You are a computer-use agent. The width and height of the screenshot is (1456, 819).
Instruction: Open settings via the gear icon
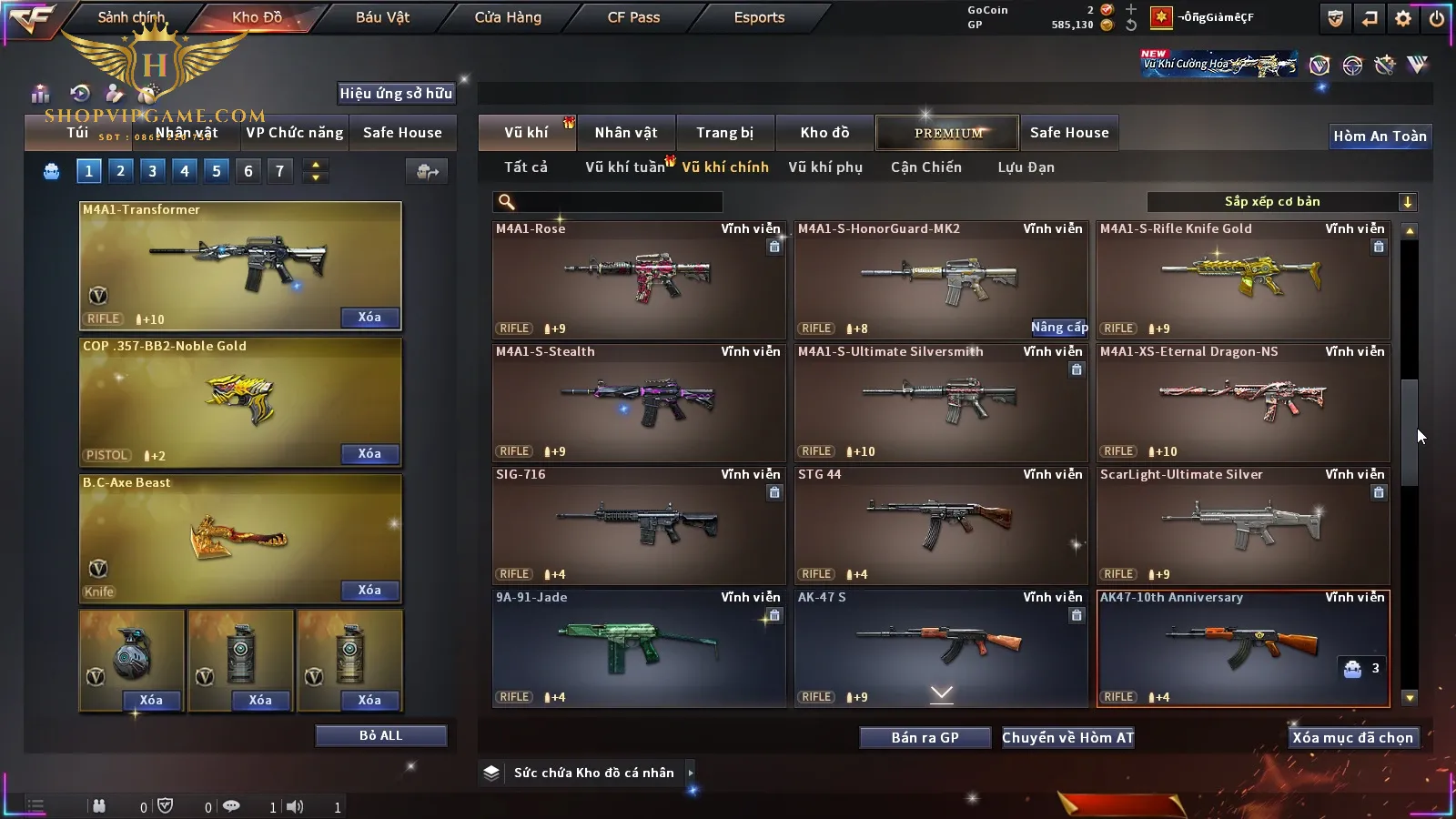1403,18
